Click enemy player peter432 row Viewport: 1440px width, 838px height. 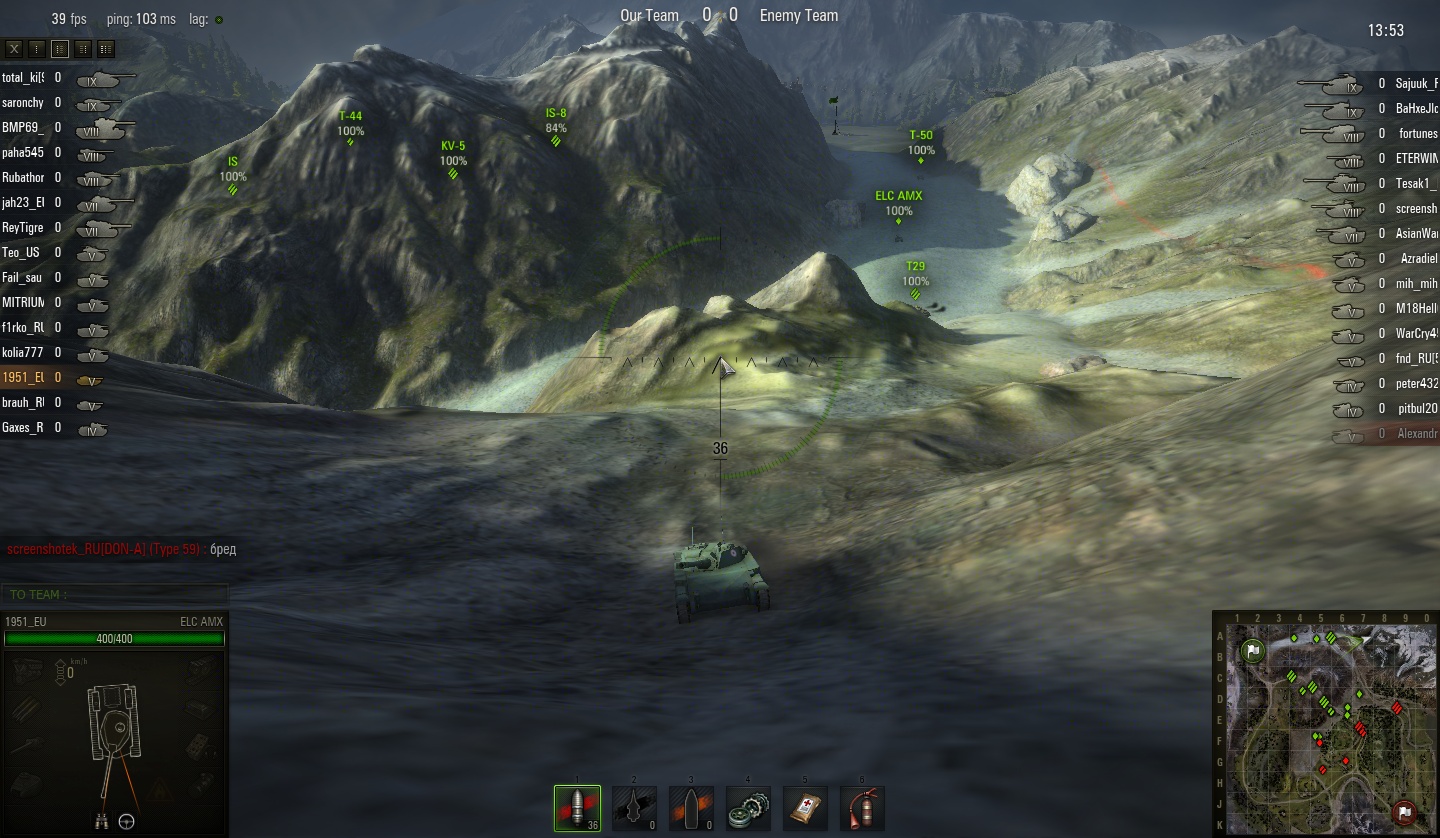point(1415,384)
